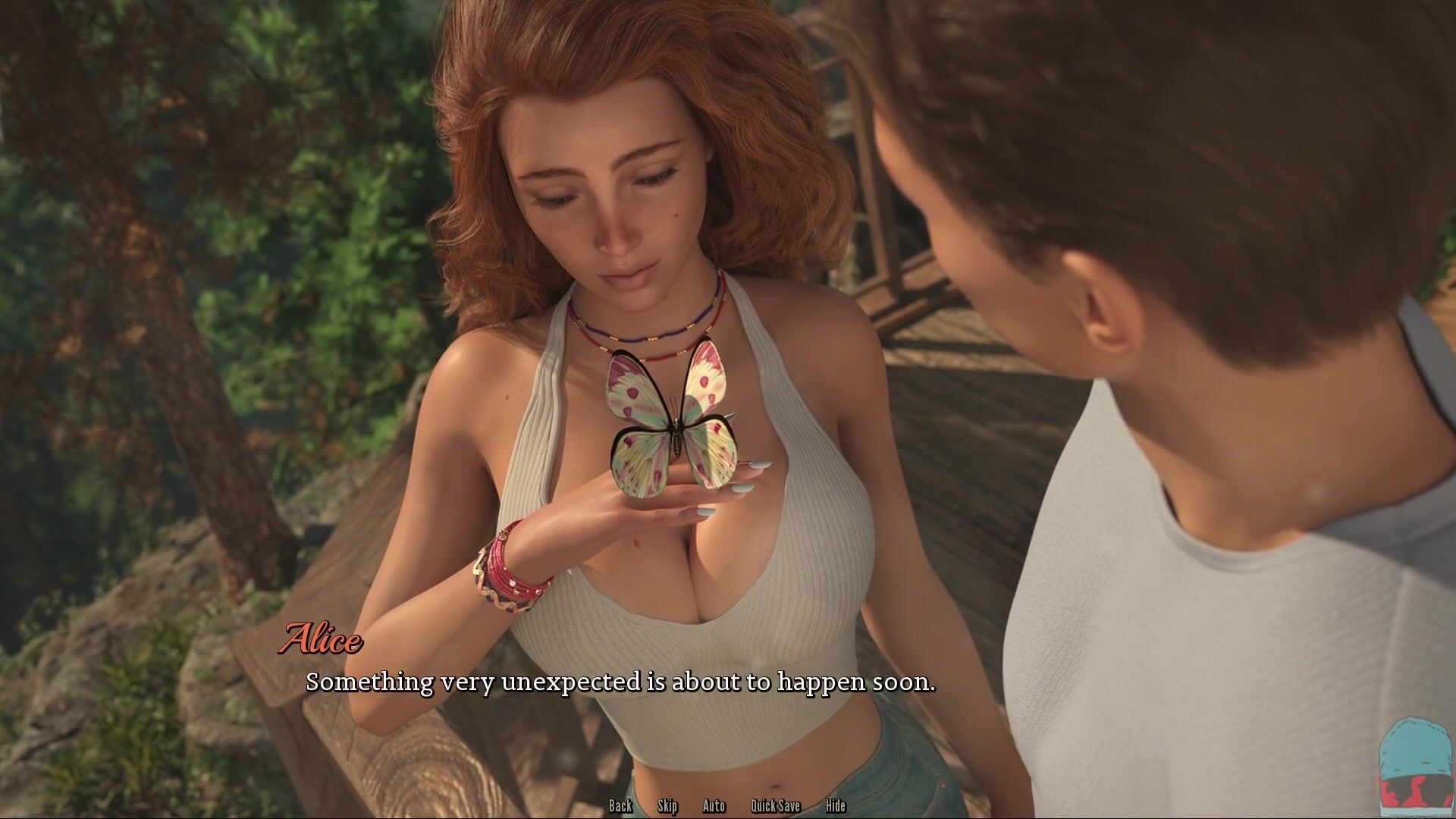Image resolution: width=1456 pixels, height=819 pixels.
Task: Click Quick Save
Action: point(775,806)
